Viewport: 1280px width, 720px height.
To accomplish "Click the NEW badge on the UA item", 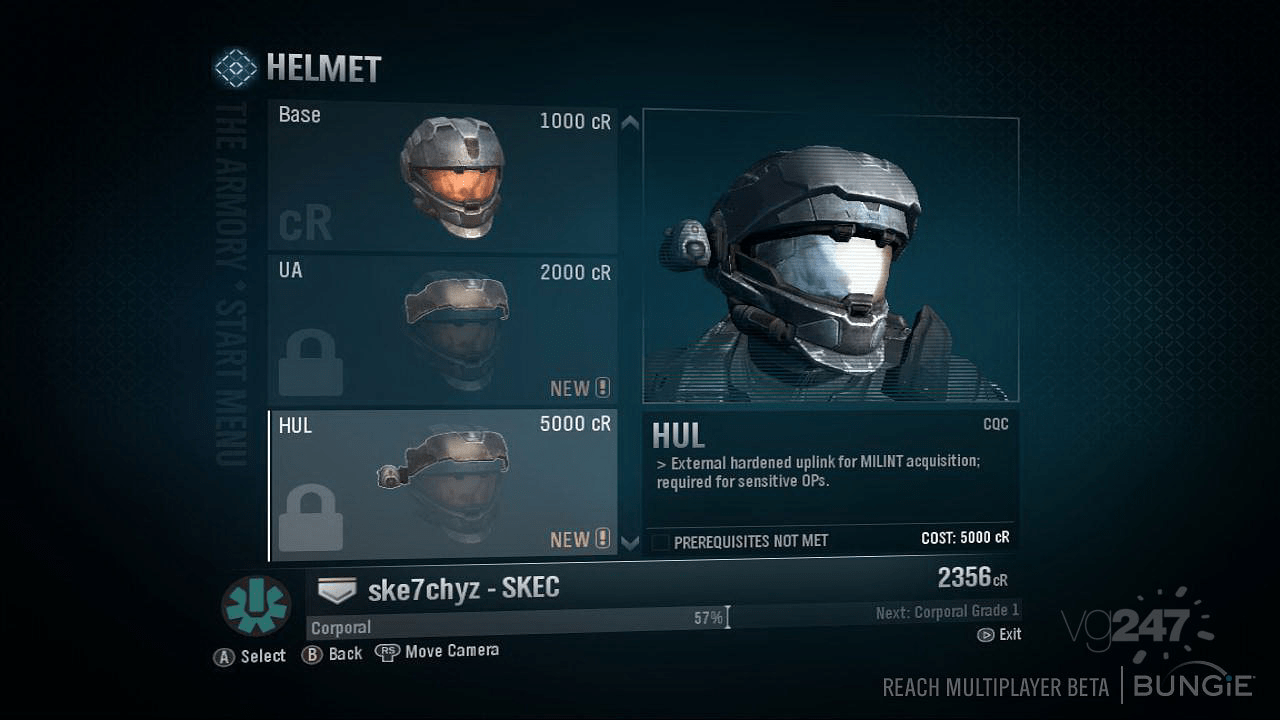I will [579, 388].
